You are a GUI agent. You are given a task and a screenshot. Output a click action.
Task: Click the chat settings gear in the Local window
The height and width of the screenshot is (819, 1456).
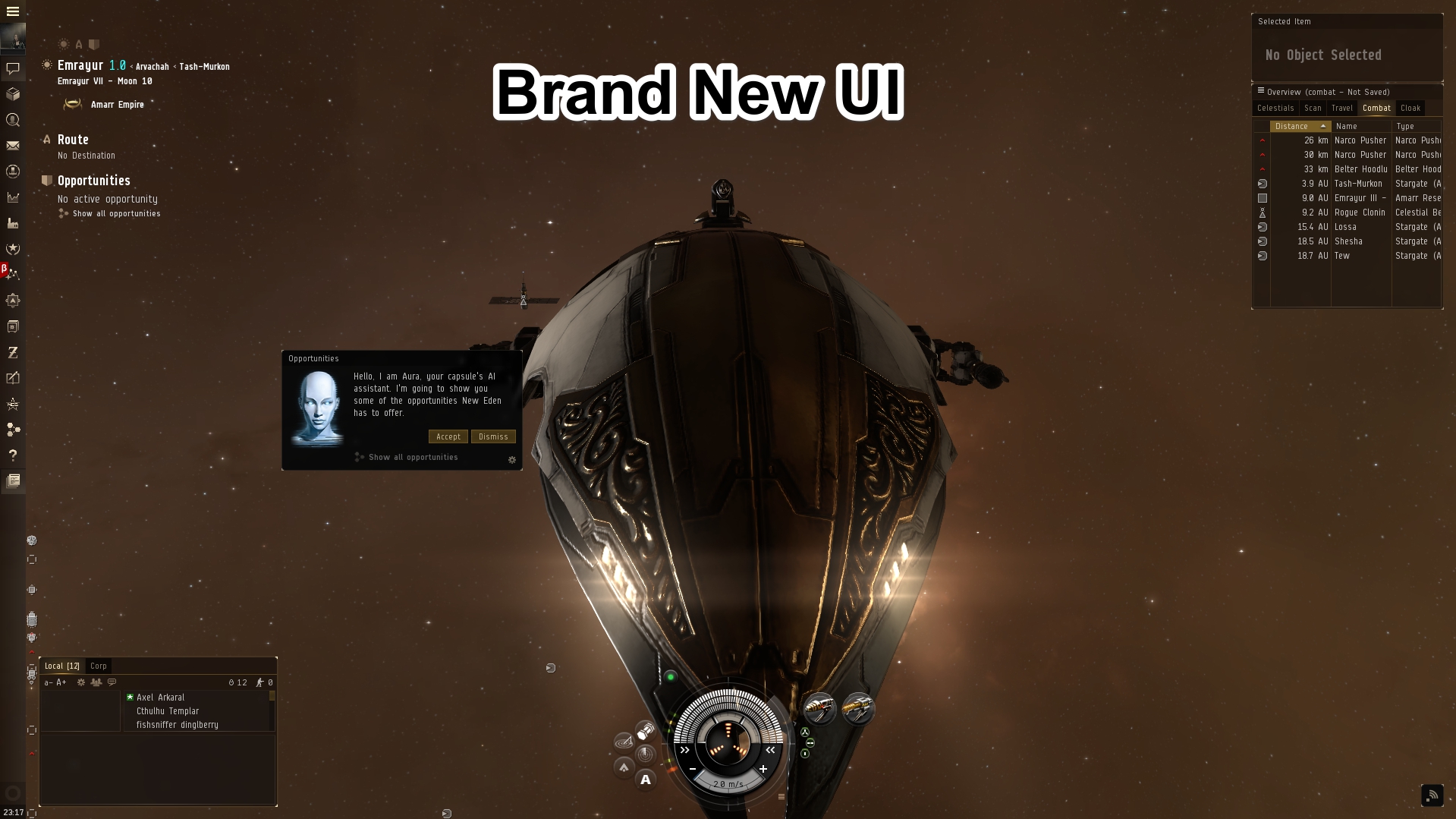pos(80,682)
